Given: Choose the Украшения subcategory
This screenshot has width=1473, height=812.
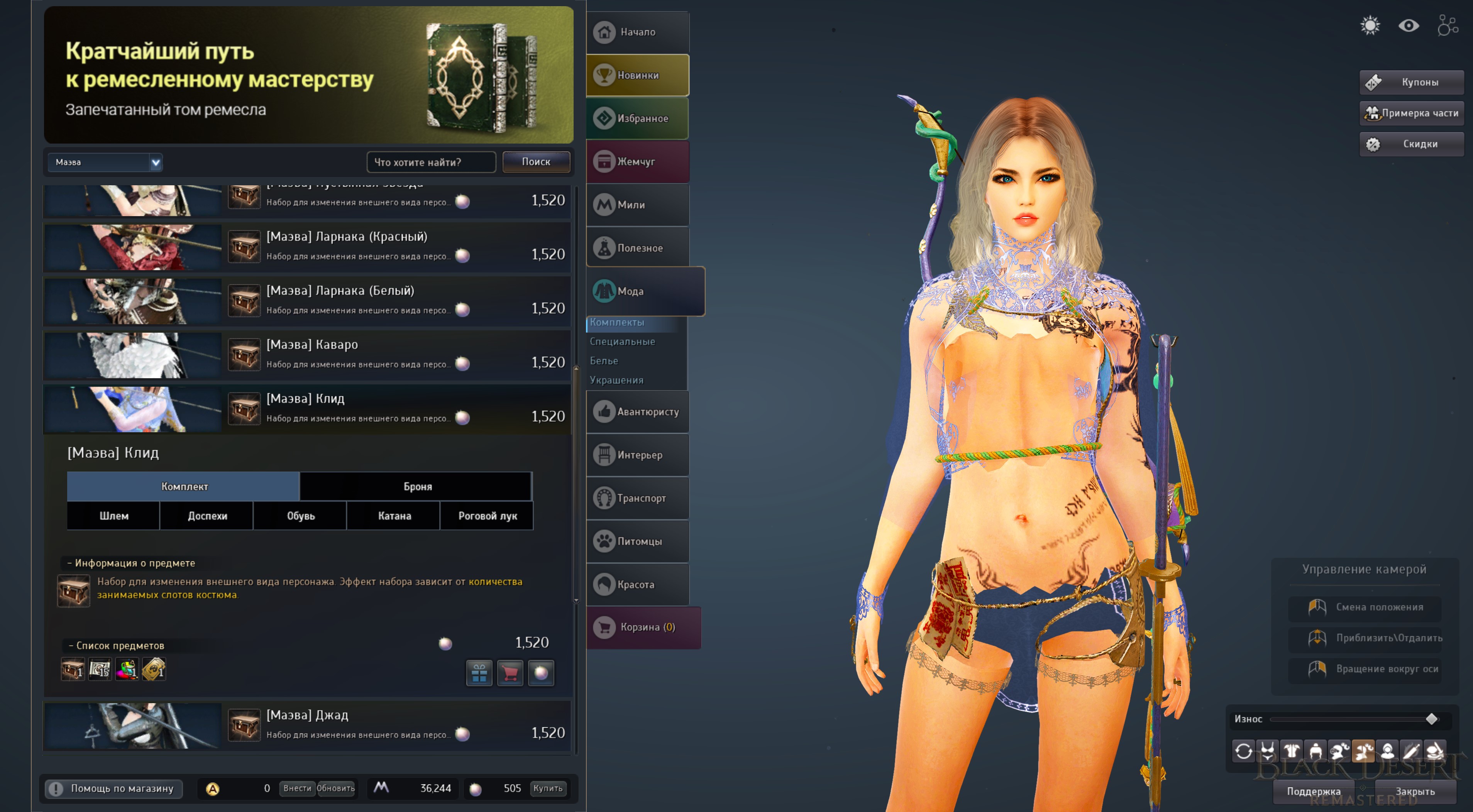Looking at the screenshot, I should point(616,380).
